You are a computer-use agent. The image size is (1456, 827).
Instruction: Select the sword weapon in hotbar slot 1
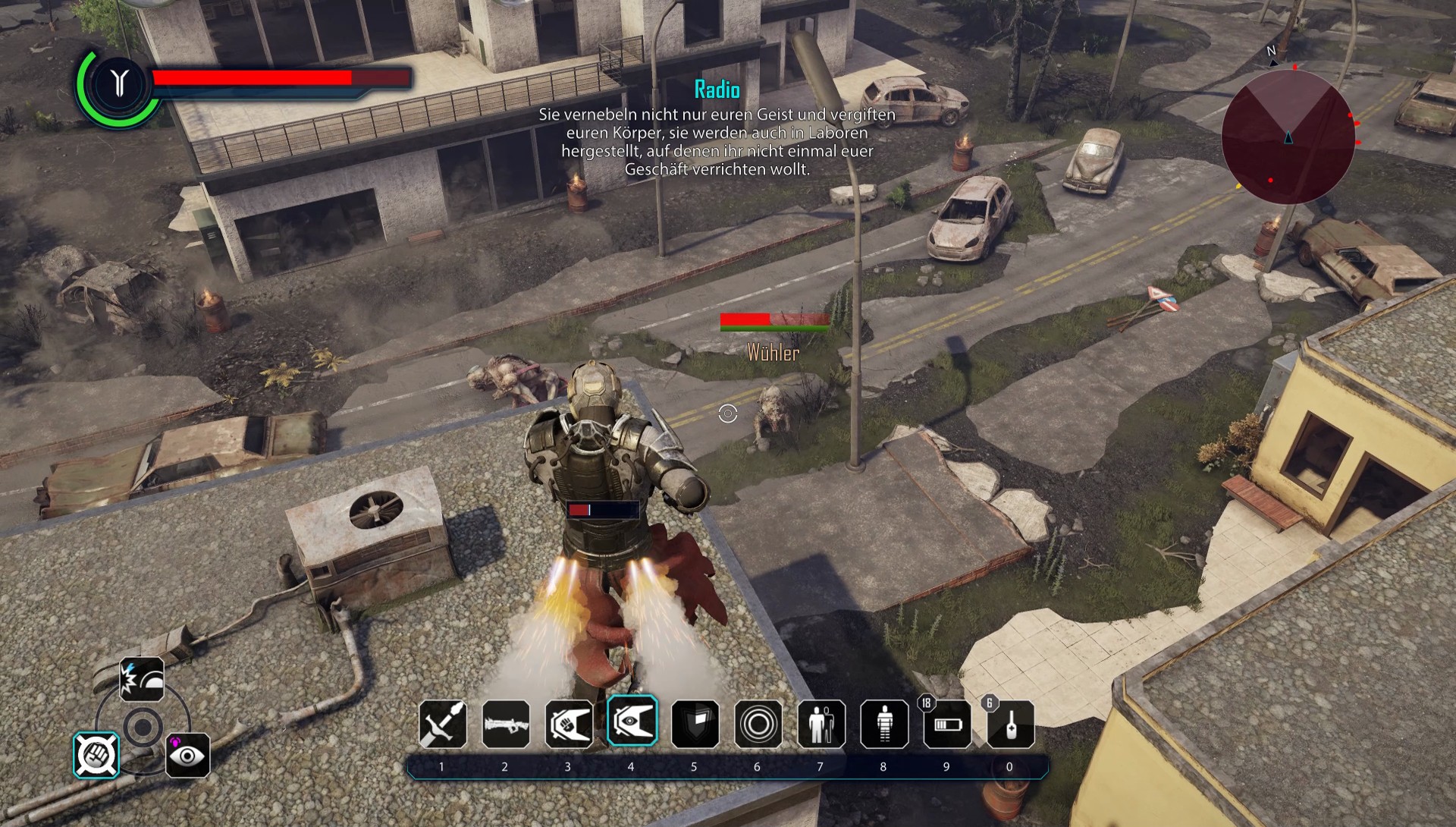click(x=443, y=724)
